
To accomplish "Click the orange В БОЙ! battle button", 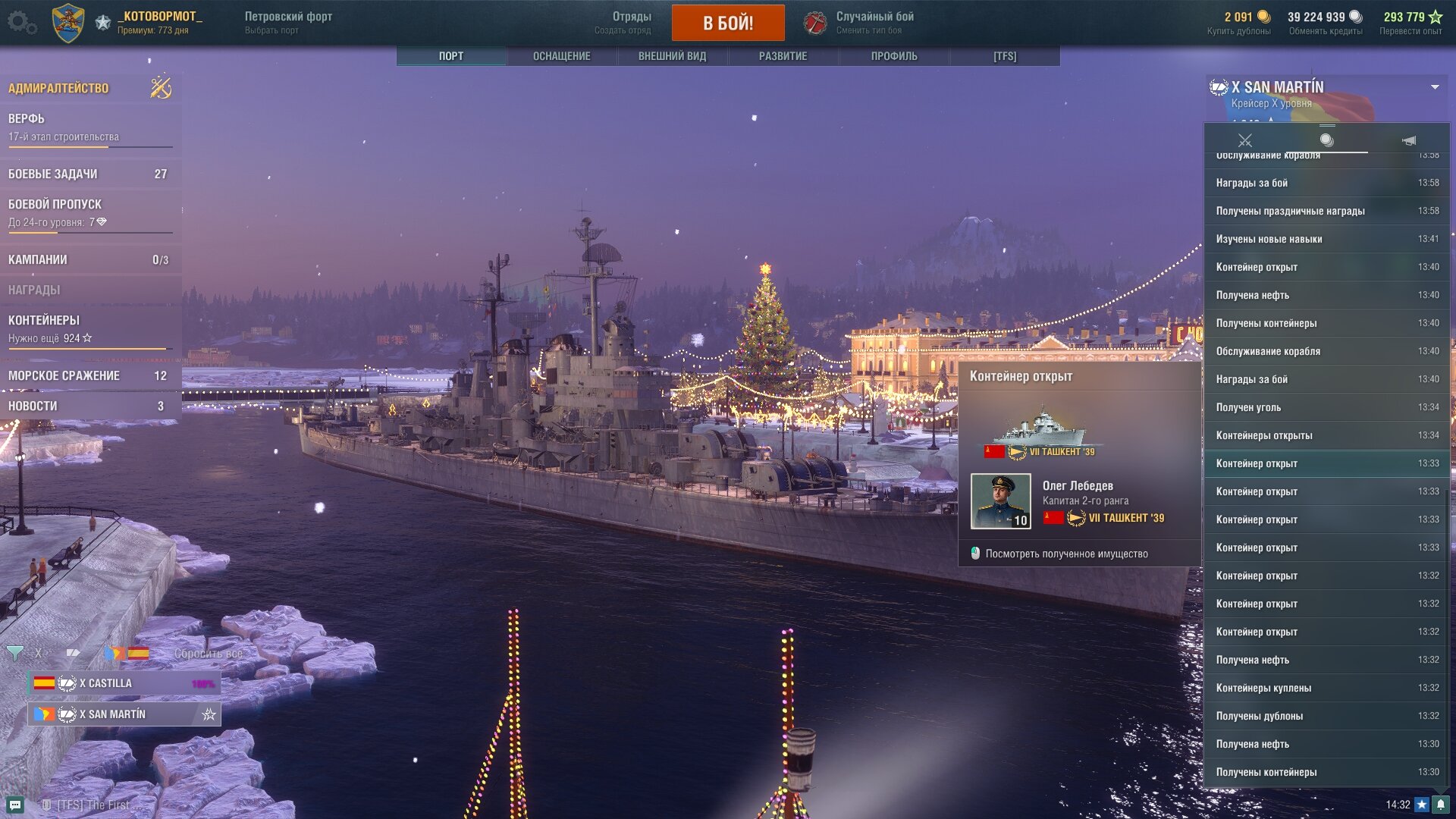I will click(x=728, y=23).
